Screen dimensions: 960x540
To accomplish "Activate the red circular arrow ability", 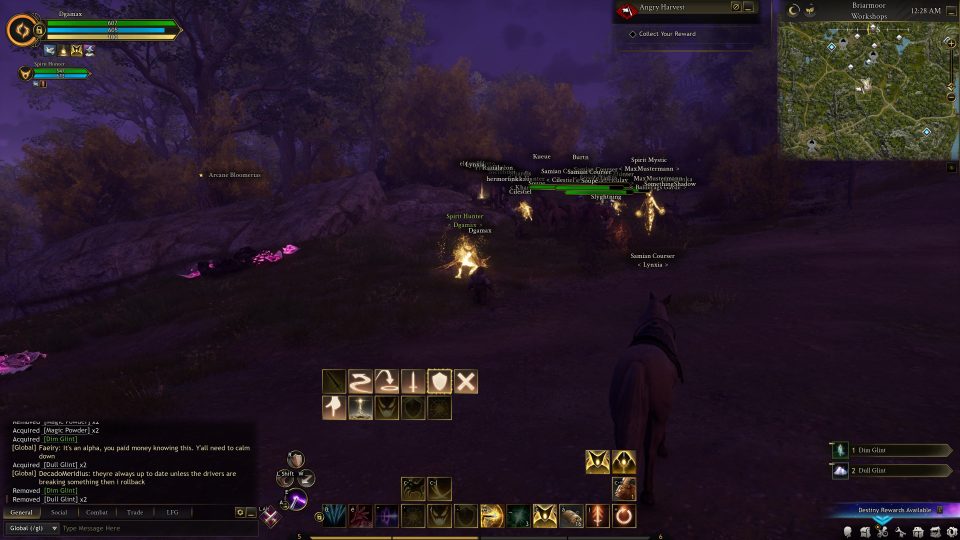I will click(x=623, y=516).
